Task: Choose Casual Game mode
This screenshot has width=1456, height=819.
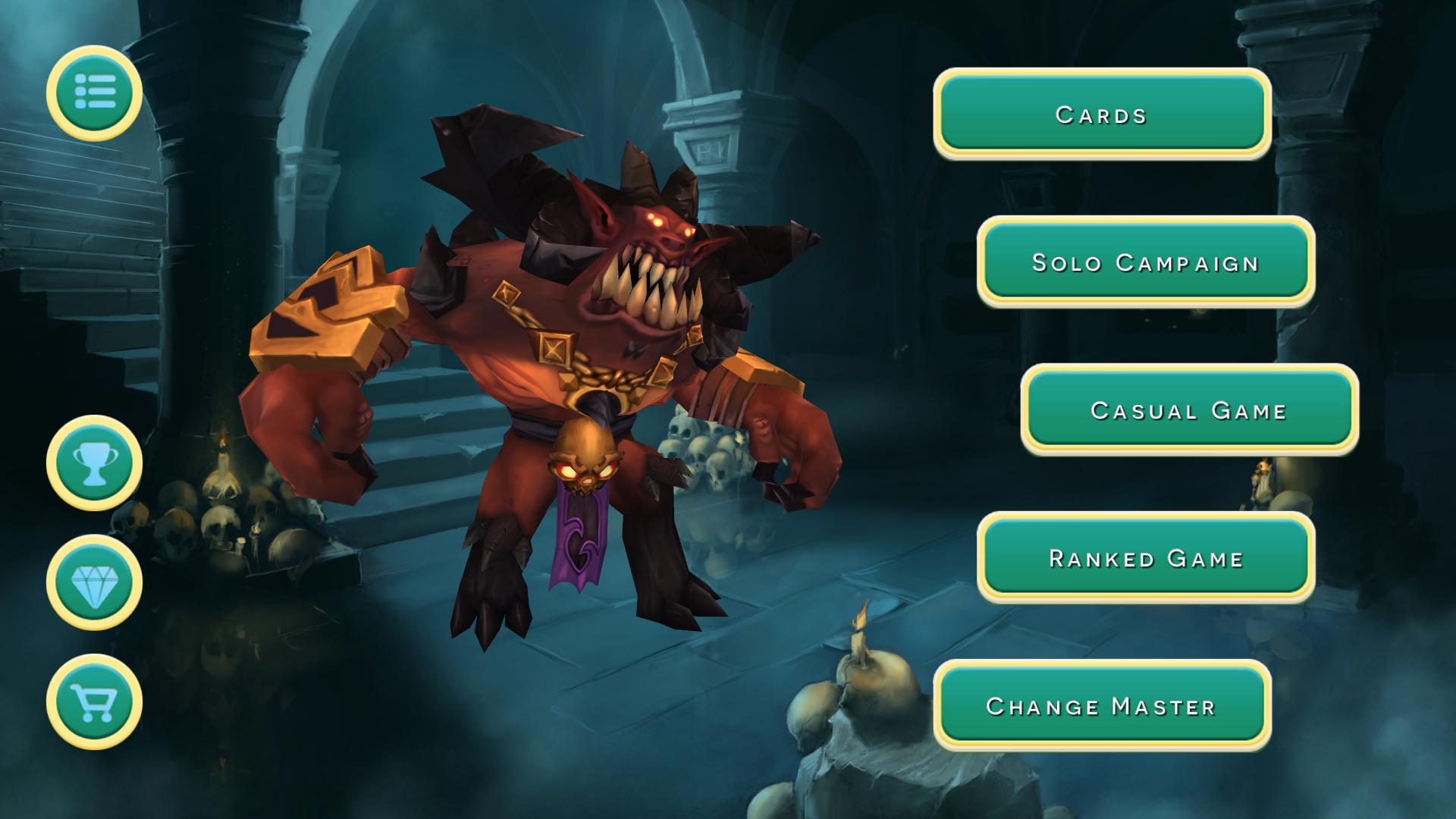Action: coord(1188,409)
